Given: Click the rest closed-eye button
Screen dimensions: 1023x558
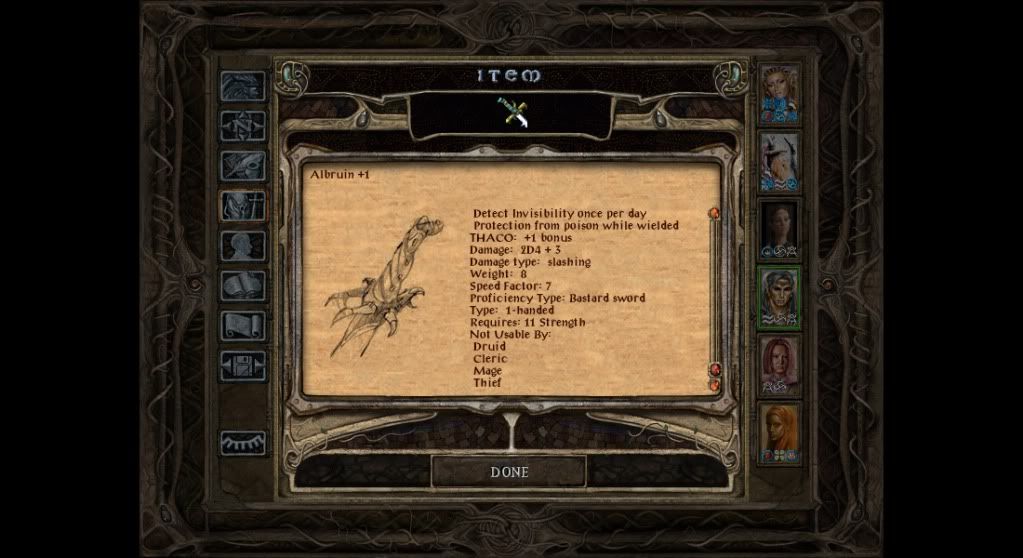Looking at the screenshot, I should tap(243, 441).
